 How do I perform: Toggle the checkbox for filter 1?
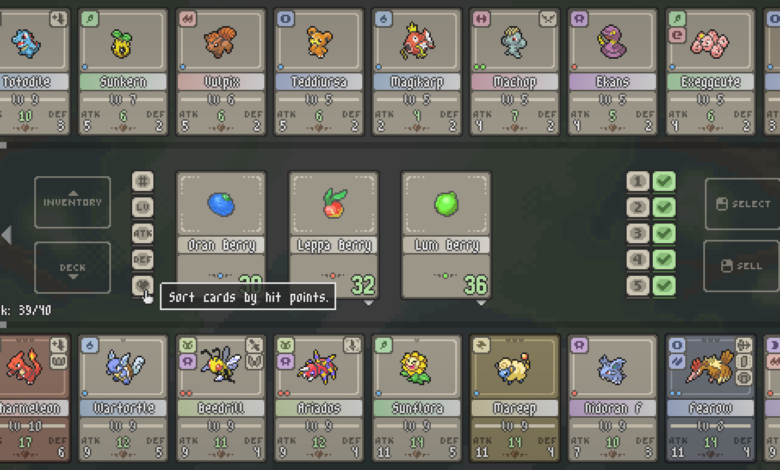pos(664,182)
